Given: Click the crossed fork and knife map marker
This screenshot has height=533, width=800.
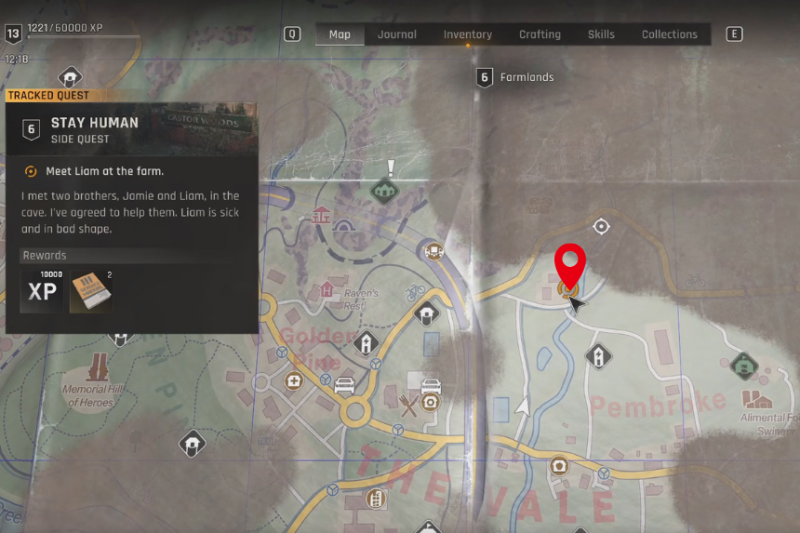Looking at the screenshot, I should pos(408,405).
